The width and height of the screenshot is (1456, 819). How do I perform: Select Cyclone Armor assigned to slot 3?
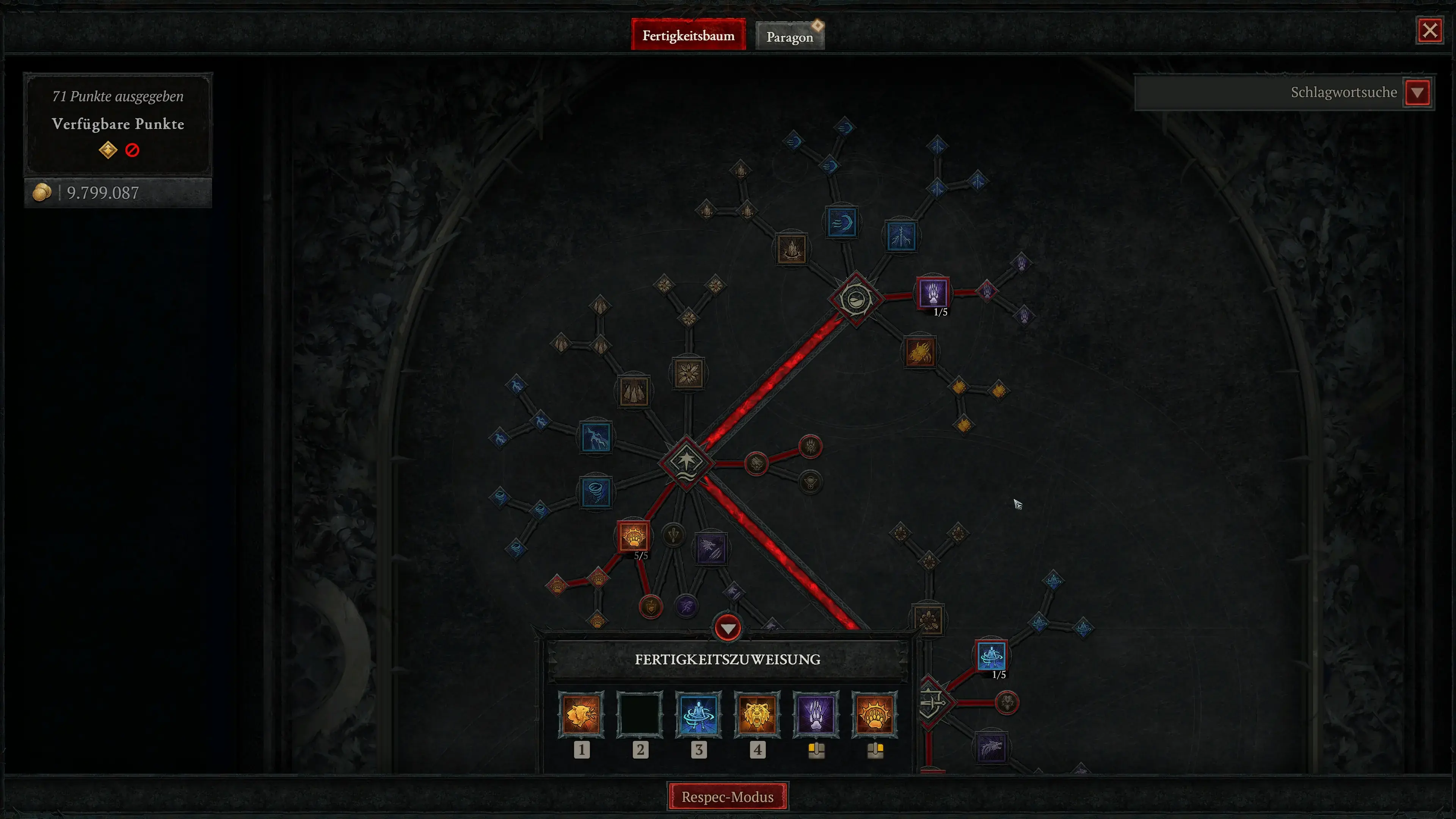[x=698, y=715]
